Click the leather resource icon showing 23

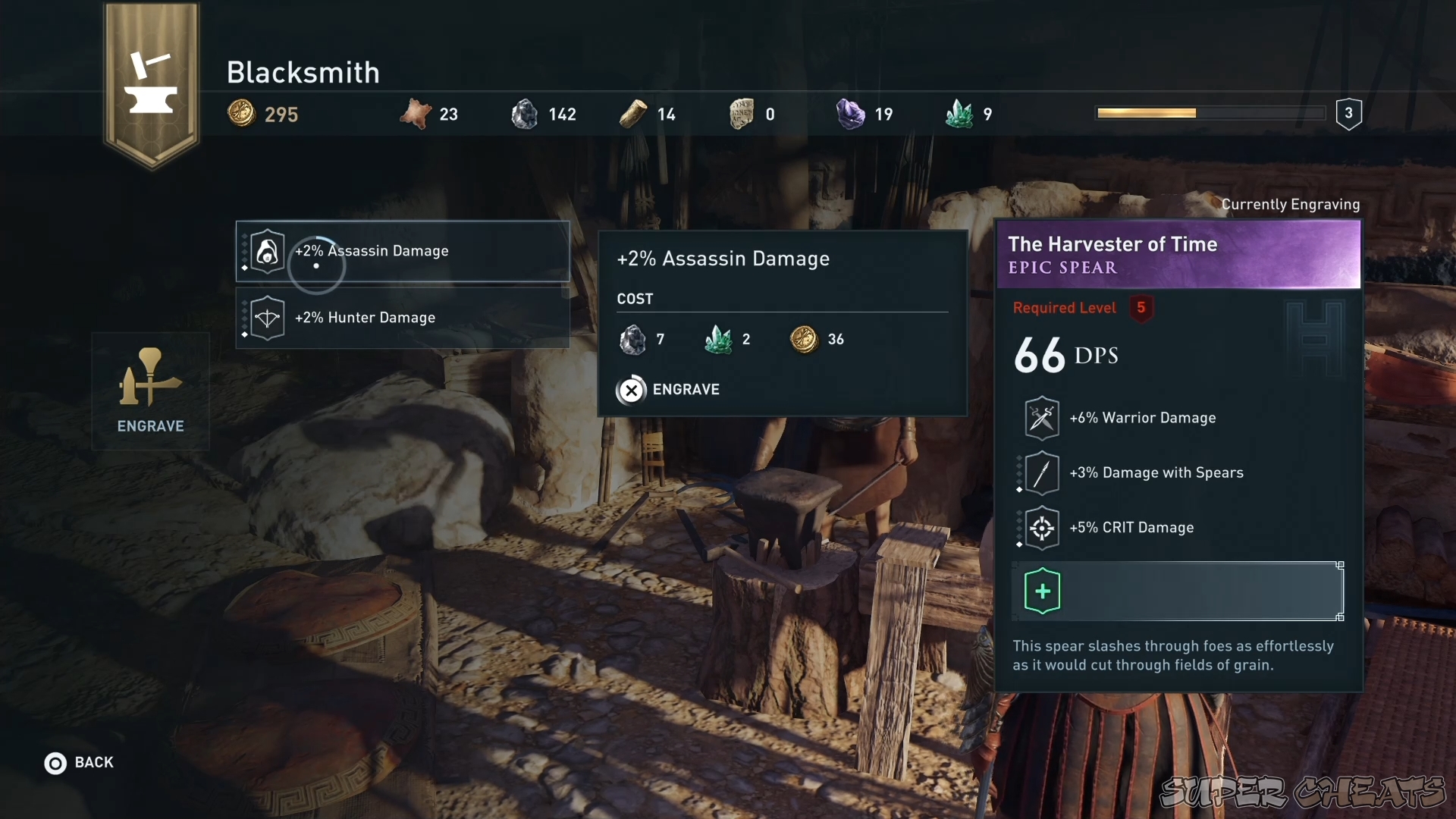pyautogui.click(x=416, y=112)
